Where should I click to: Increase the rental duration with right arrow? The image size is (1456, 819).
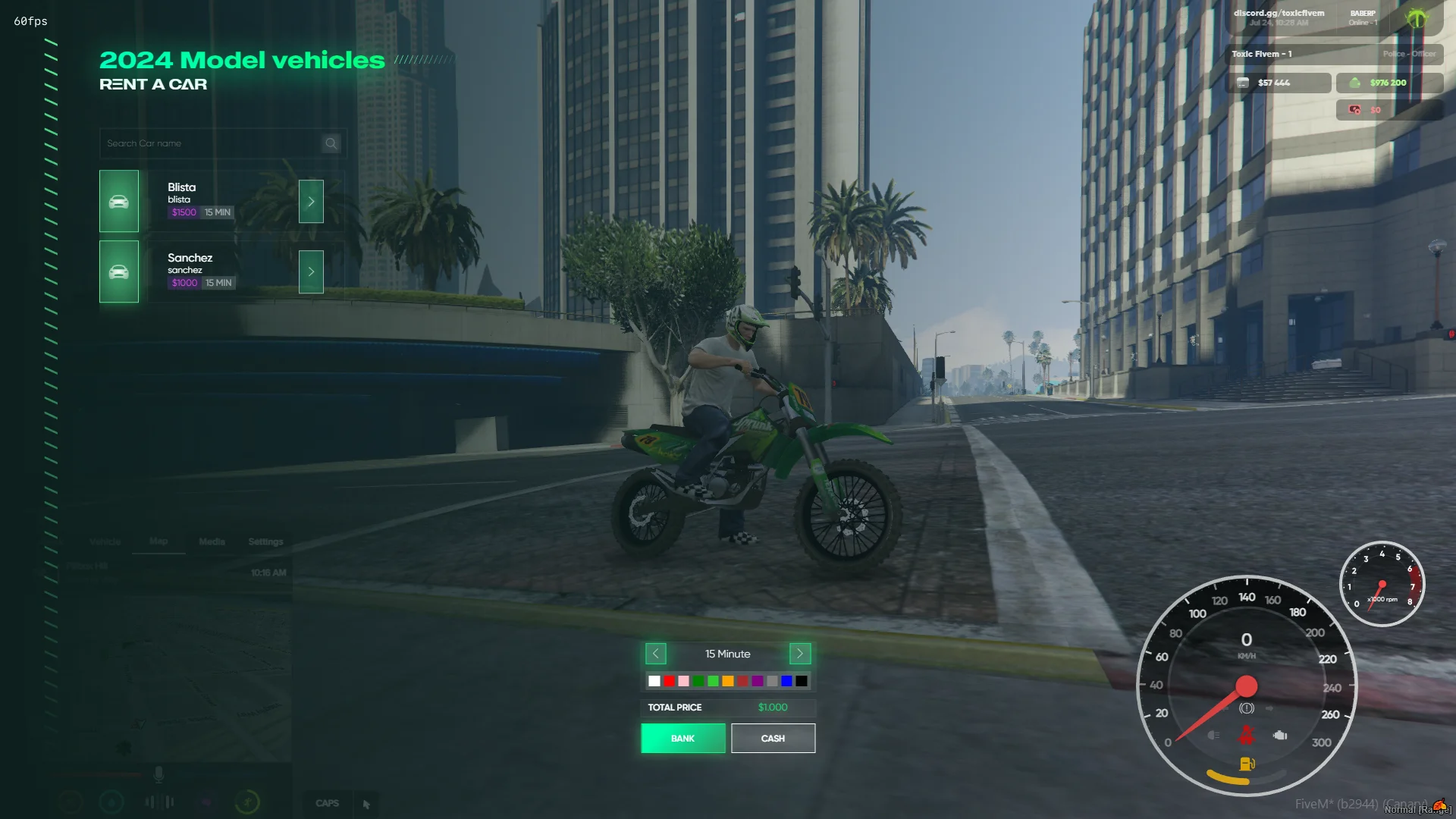800,654
